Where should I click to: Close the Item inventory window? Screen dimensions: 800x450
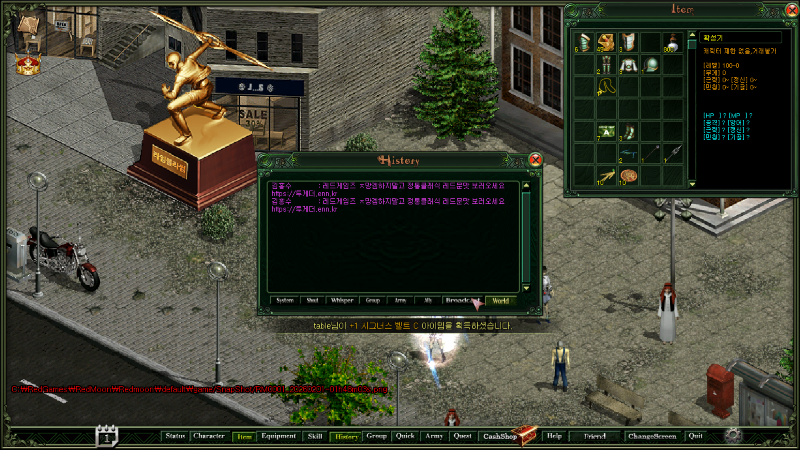pos(790,10)
